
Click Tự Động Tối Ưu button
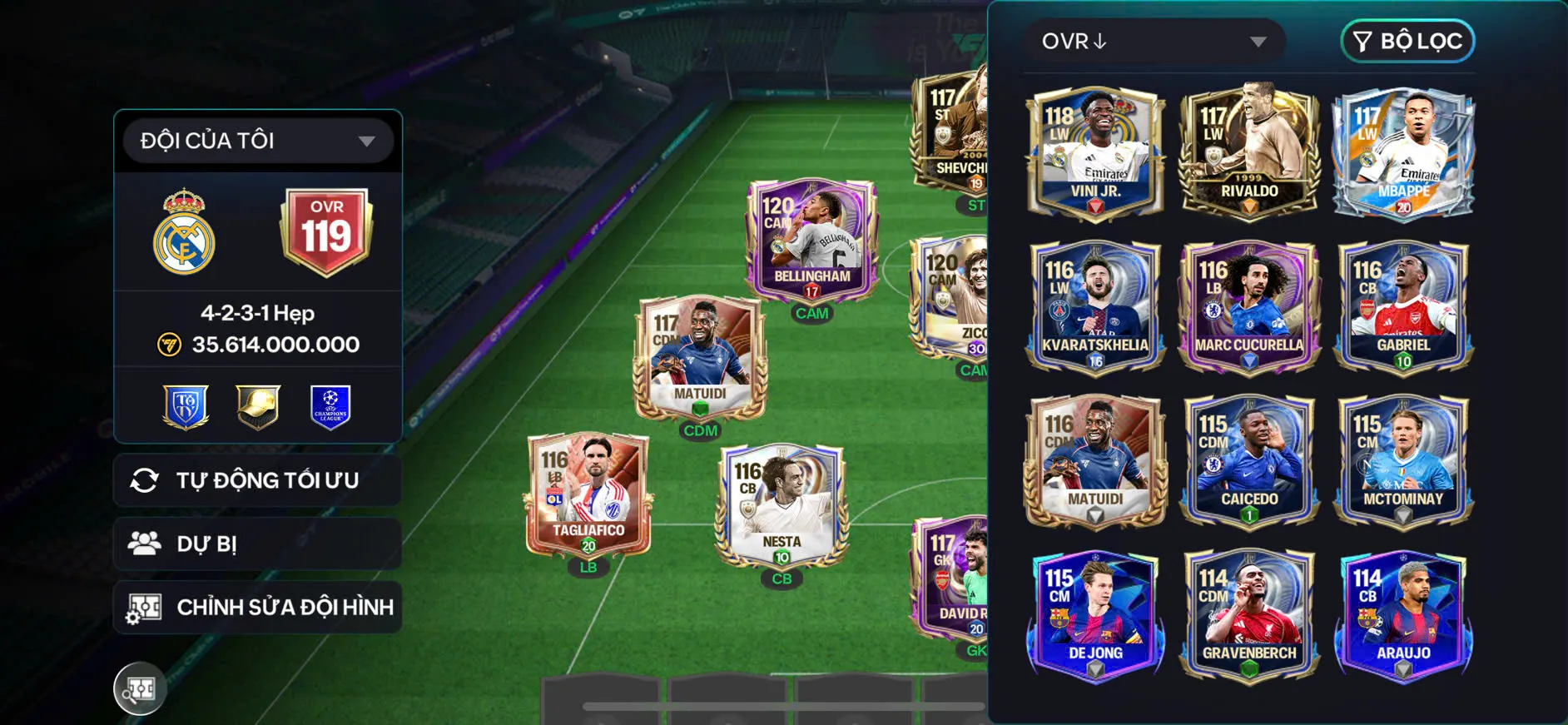point(258,480)
